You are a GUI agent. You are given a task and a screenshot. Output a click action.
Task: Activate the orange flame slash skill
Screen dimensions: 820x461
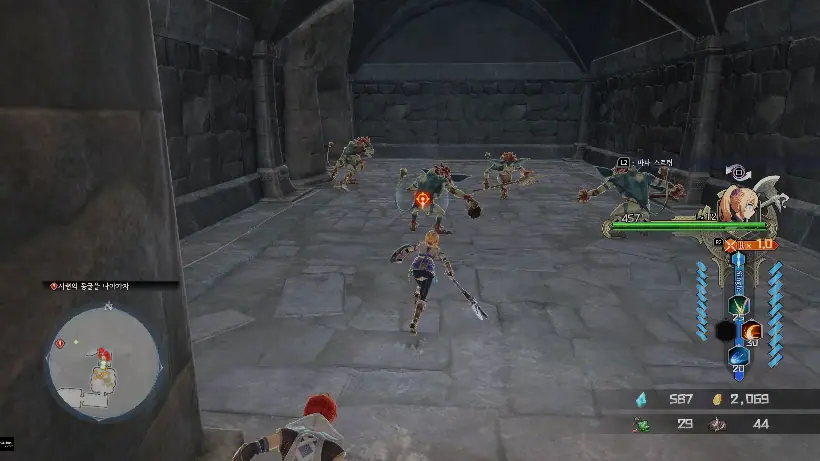coord(753,330)
